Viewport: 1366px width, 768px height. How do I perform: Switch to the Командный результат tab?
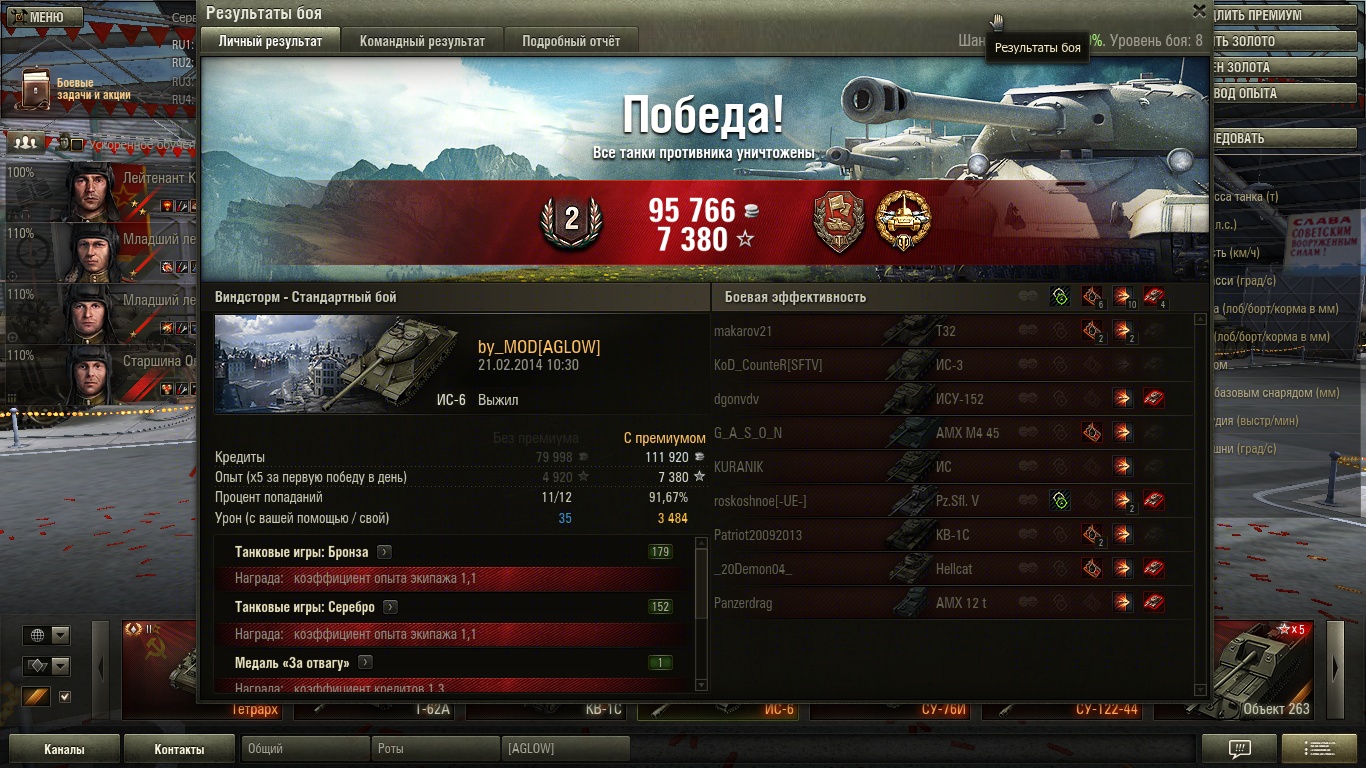click(x=422, y=41)
